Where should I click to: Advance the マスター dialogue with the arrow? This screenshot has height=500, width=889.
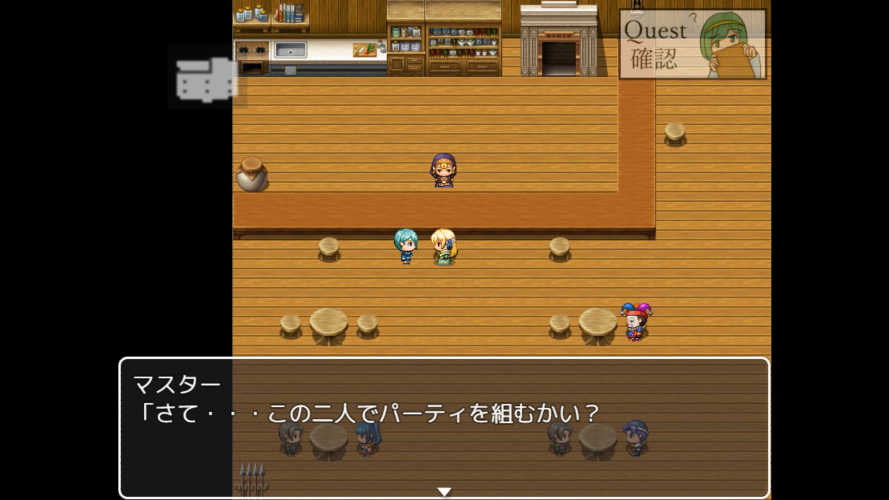(x=444, y=491)
